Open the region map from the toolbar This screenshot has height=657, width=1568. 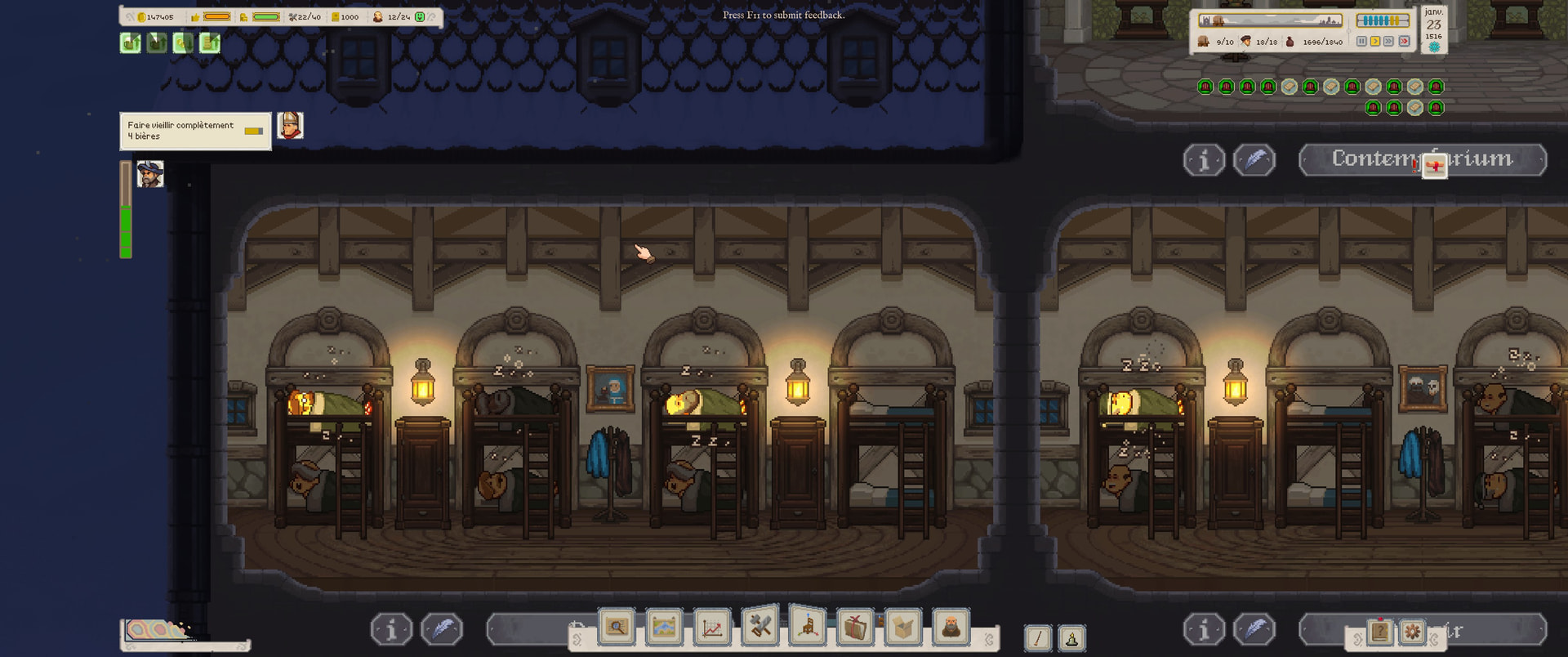(664, 628)
